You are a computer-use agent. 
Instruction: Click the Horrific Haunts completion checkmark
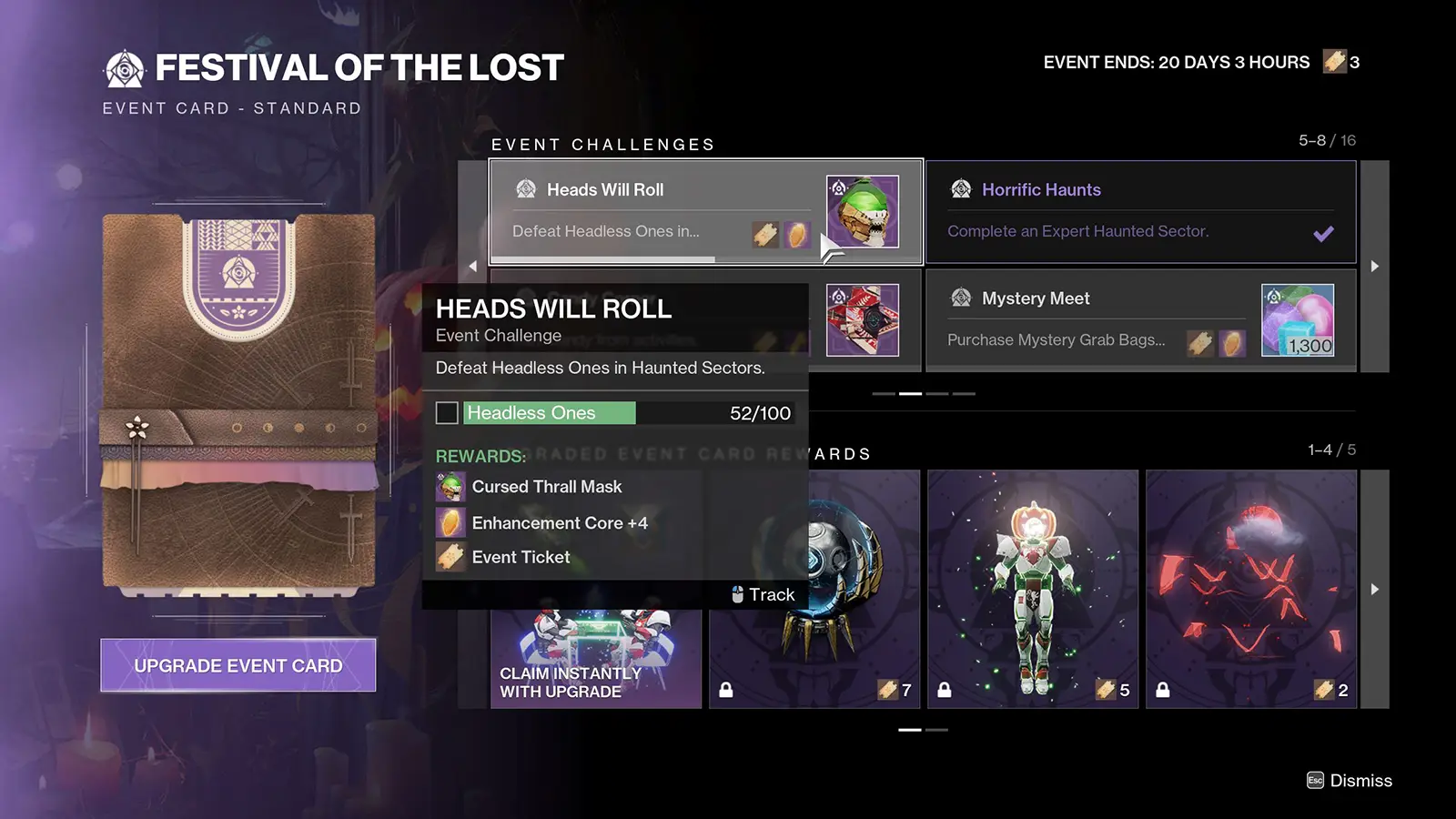pos(1324,234)
